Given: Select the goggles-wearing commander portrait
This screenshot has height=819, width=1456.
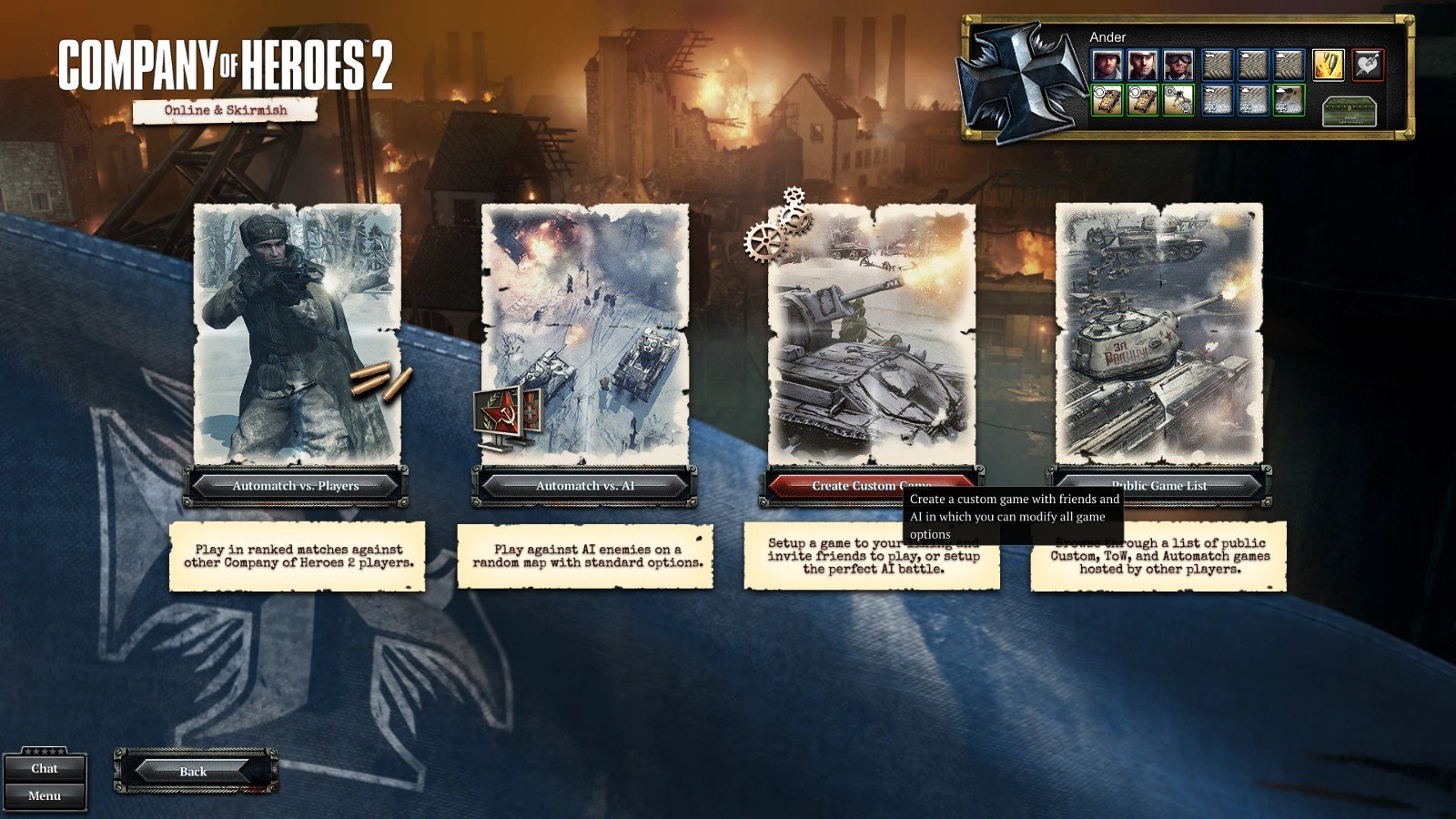Looking at the screenshot, I should 1178,66.
